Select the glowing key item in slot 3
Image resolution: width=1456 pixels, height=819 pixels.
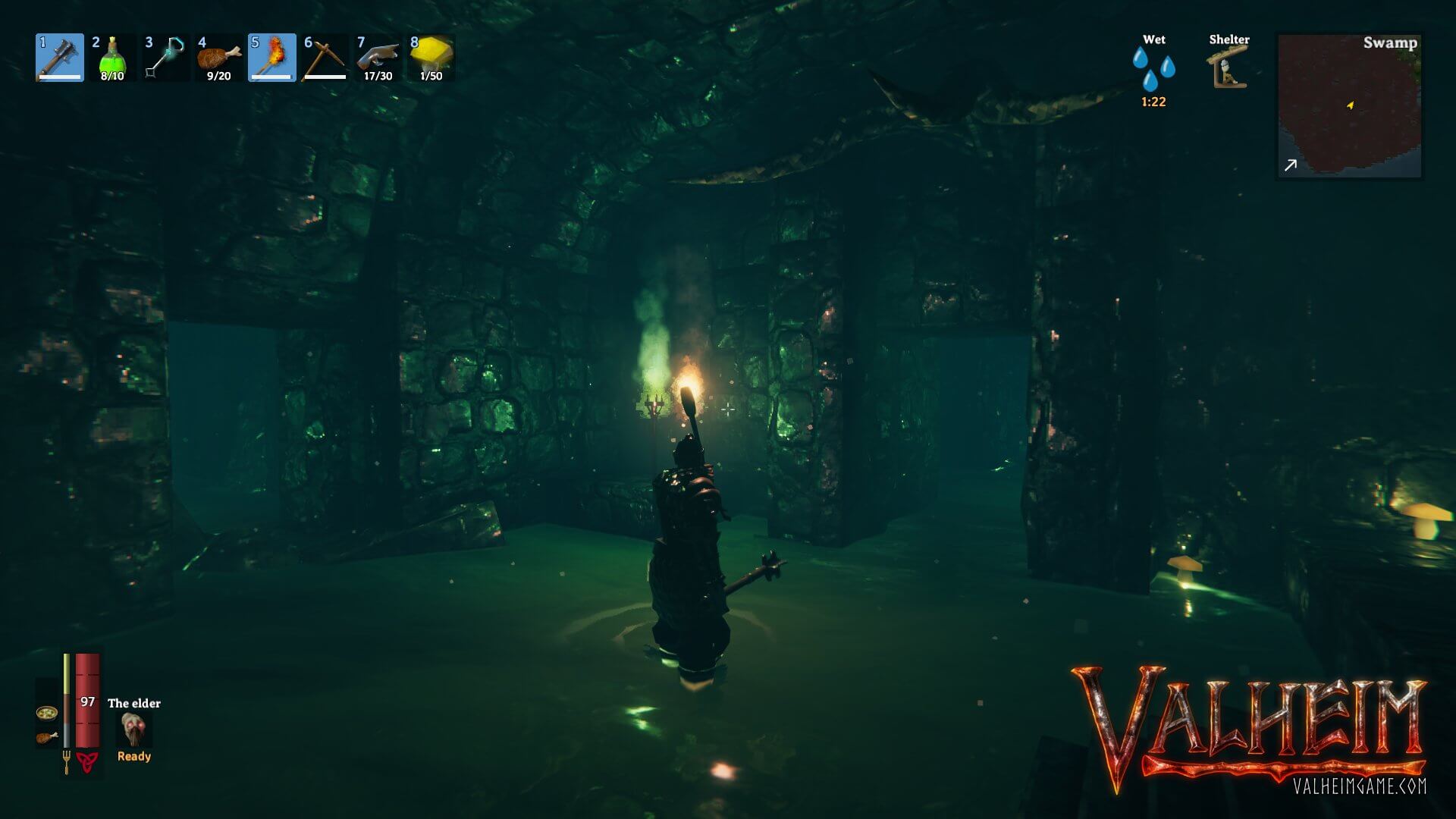165,58
